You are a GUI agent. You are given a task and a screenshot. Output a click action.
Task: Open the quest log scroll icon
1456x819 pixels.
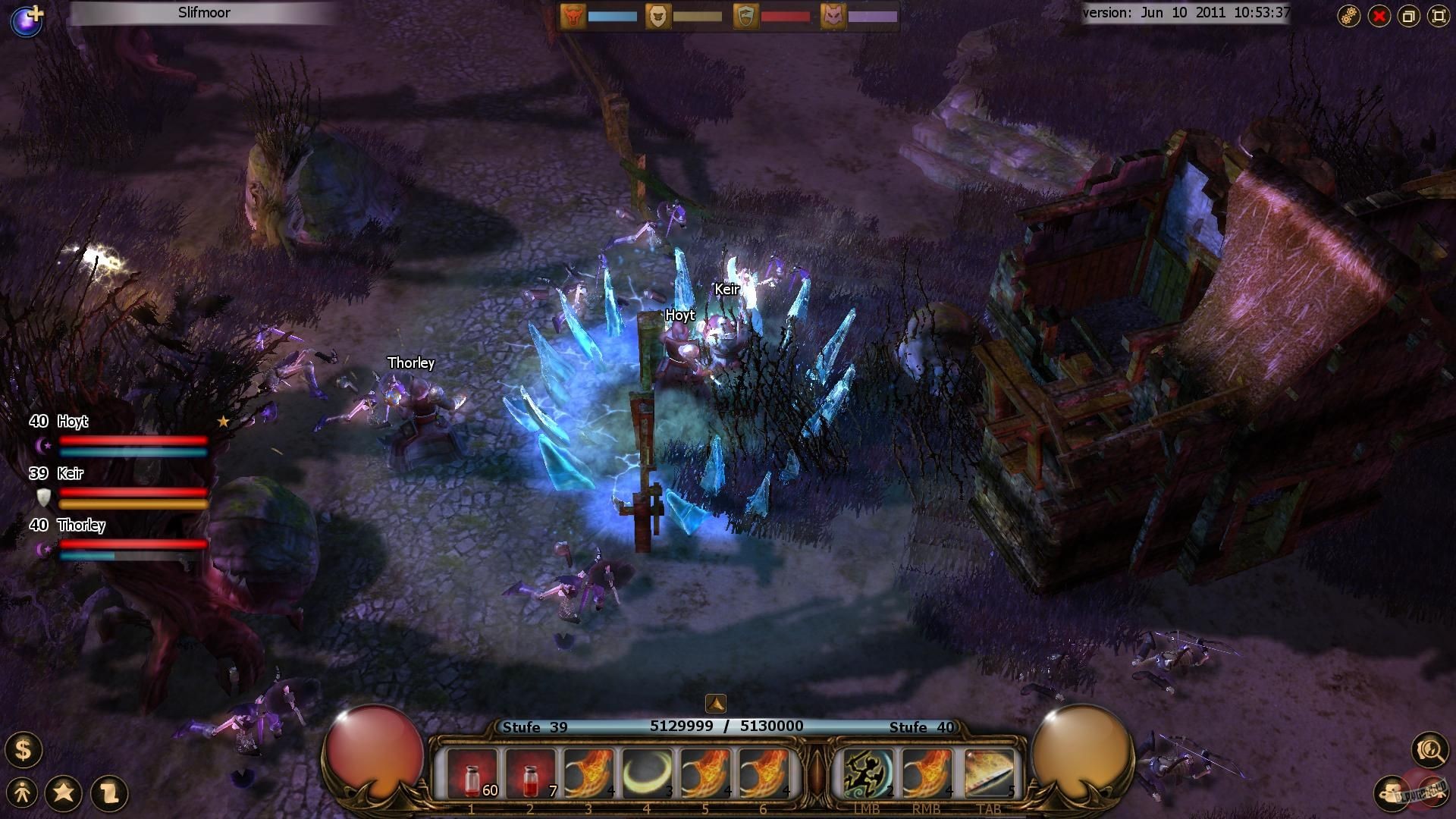(x=106, y=791)
